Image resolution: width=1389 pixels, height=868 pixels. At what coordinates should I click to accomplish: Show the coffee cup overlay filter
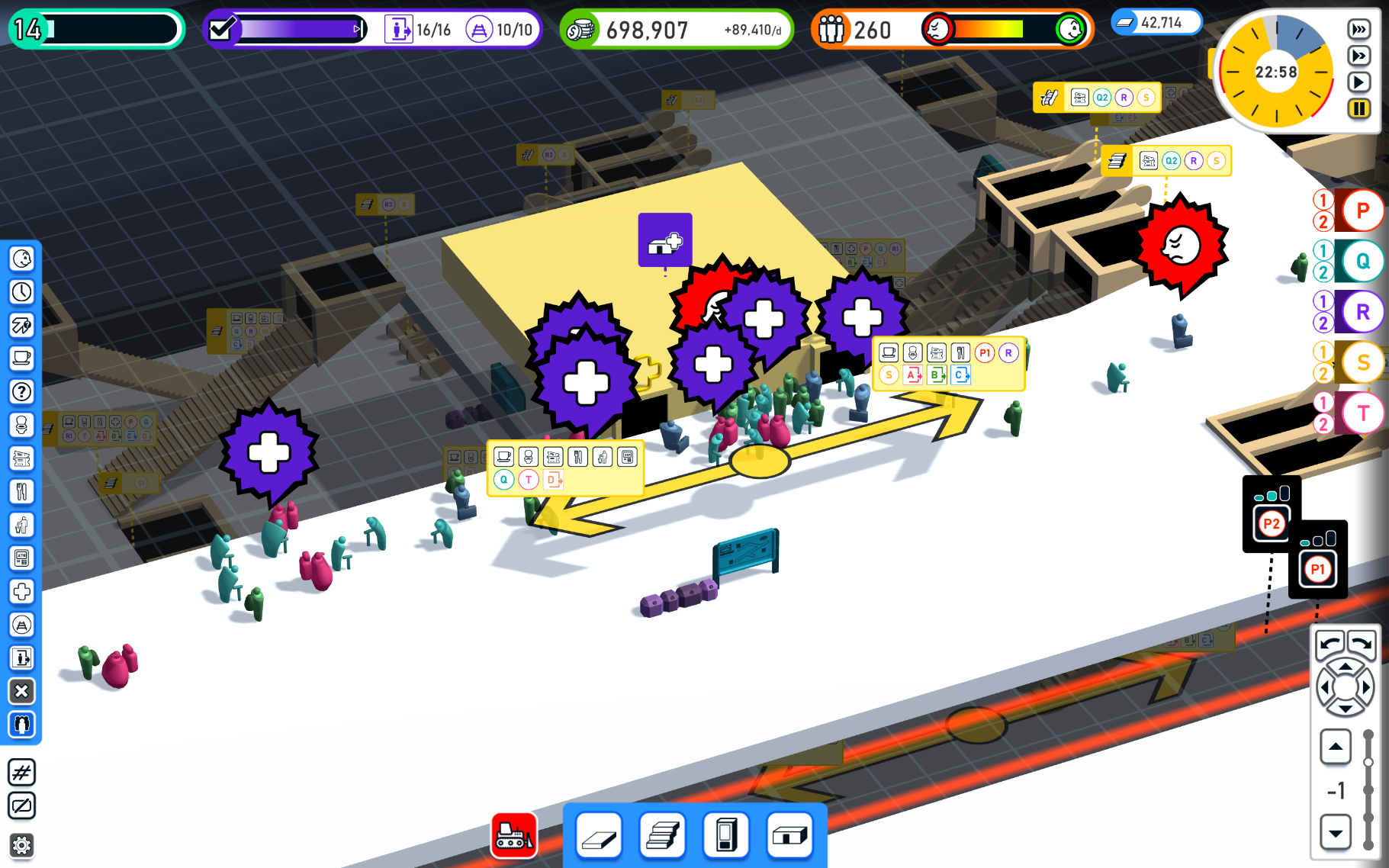(x=21, y=358)
